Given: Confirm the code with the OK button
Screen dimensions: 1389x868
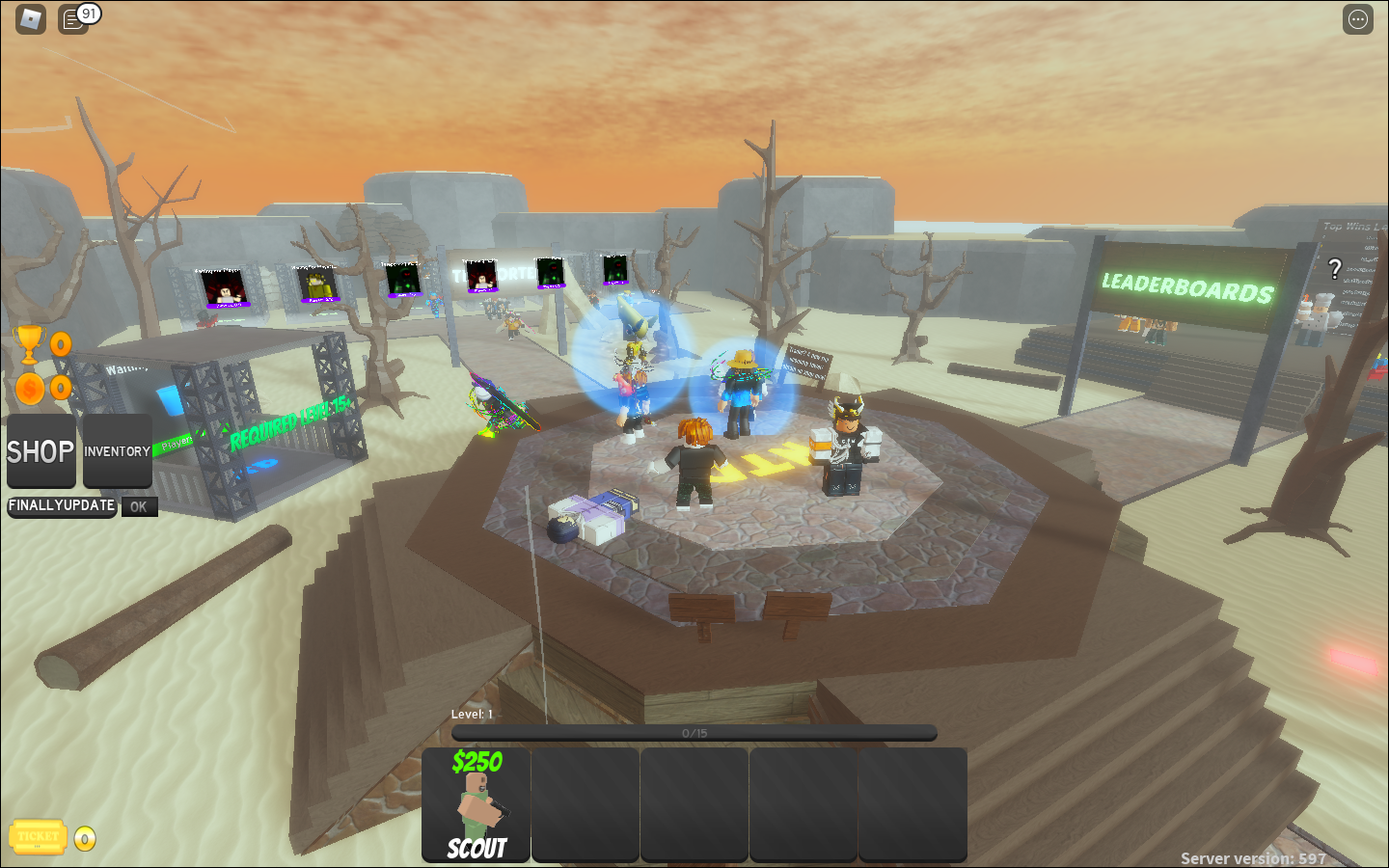Looking at the screenshot, I should click(x=139, y=506).
